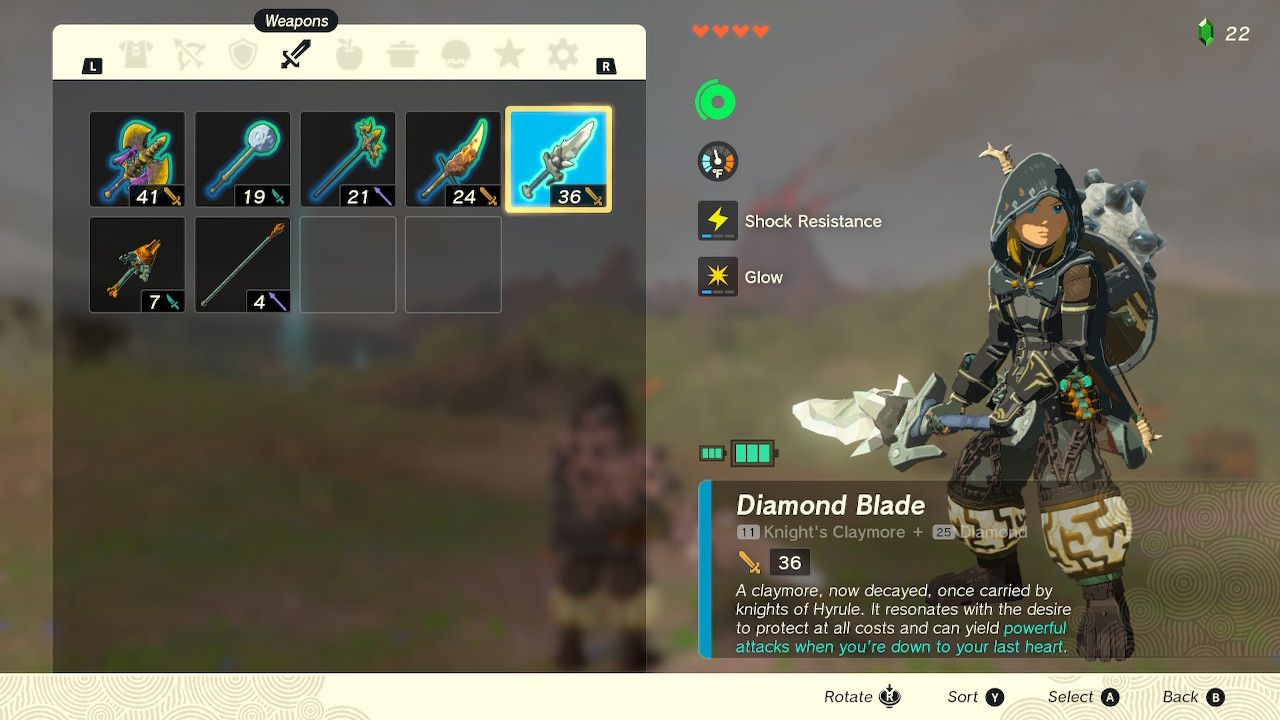Image resolution: width=1280 pixels, height=720 pixels.
Task: Choose the orange-headed weapon with 7 attack
Action: click(137, 265)
